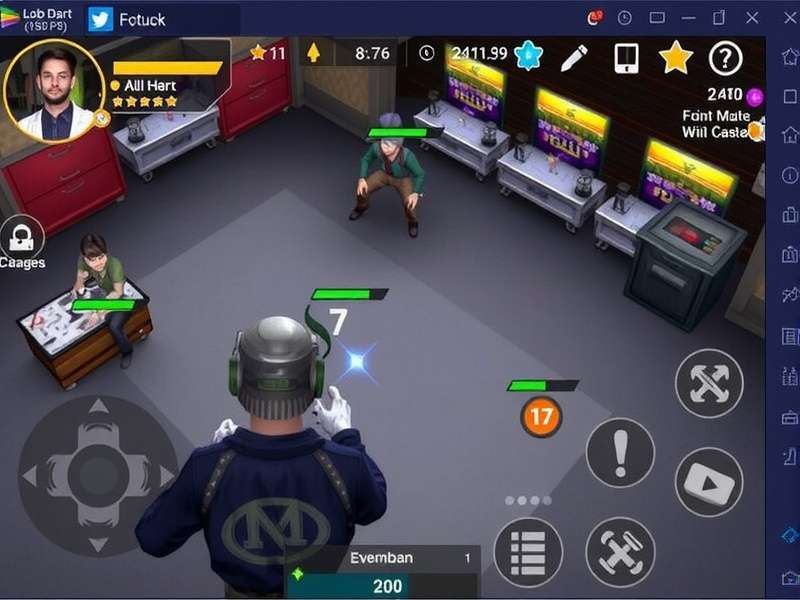Tap the blue star badge icon
This screenshot has width=800, height=600.
tap(528, 56)
